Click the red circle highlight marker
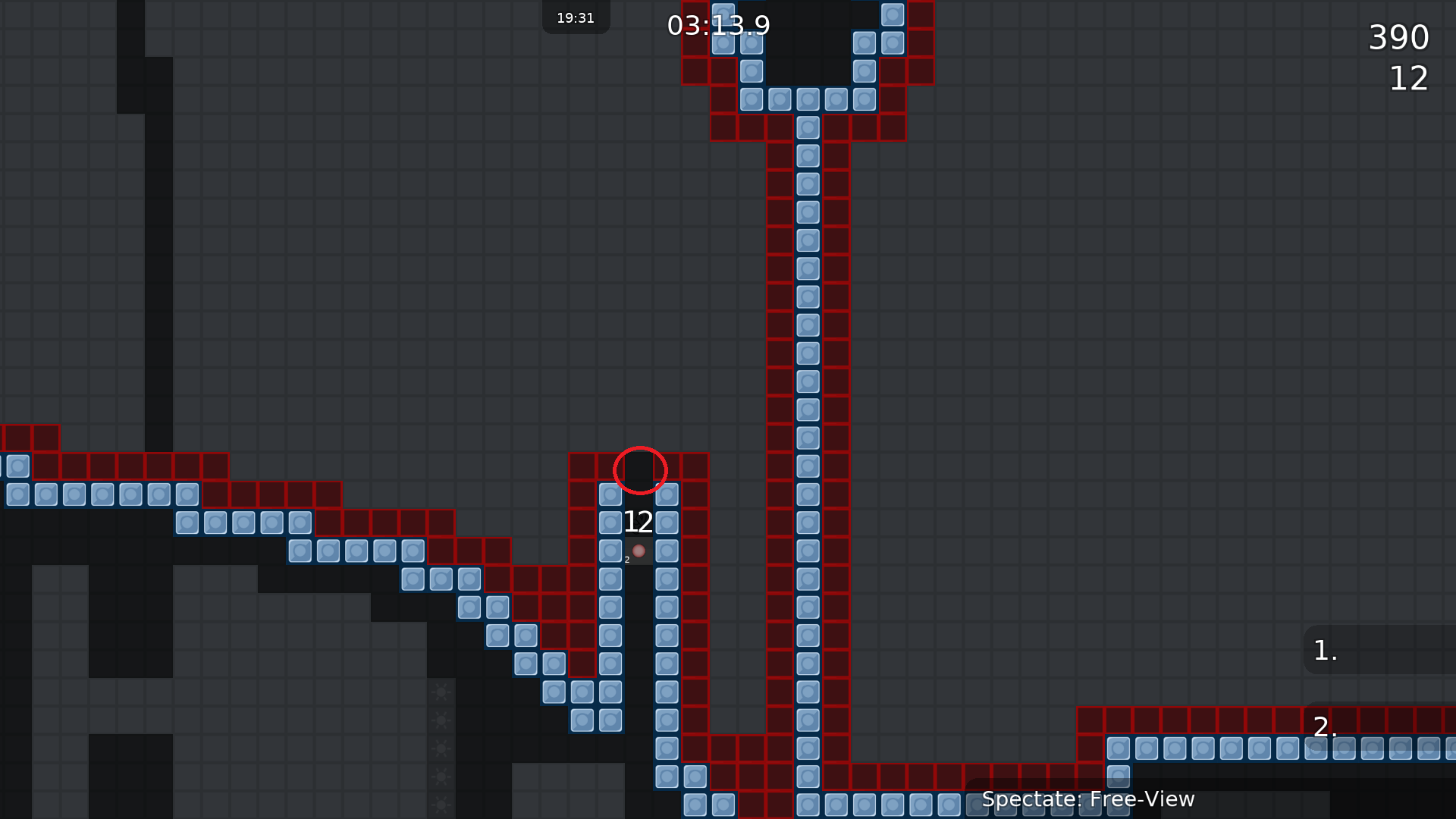The height and width of the screenshot is (819, 1456). [x=640, y=471]
